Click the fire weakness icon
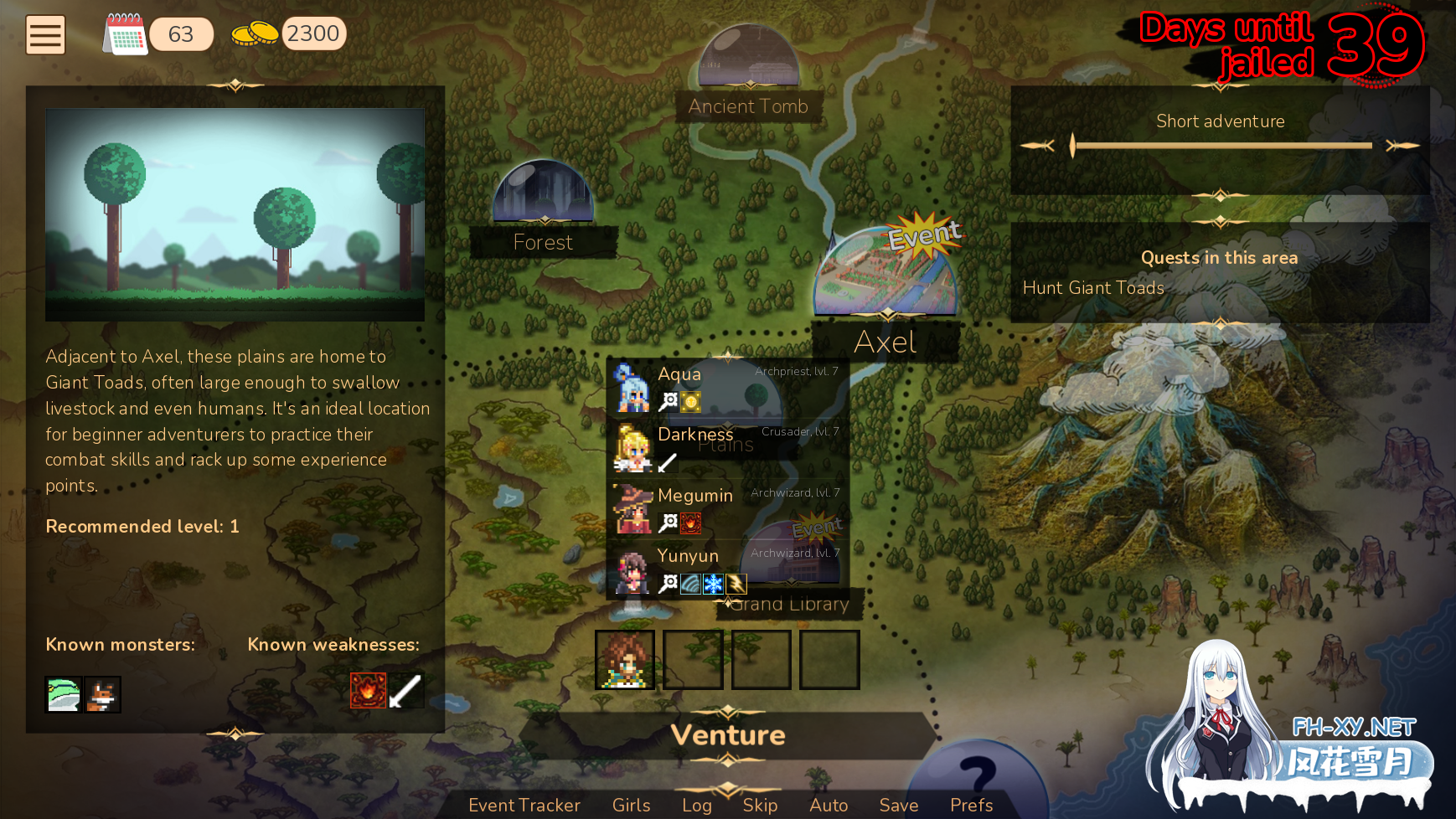 tap(367, 690)
